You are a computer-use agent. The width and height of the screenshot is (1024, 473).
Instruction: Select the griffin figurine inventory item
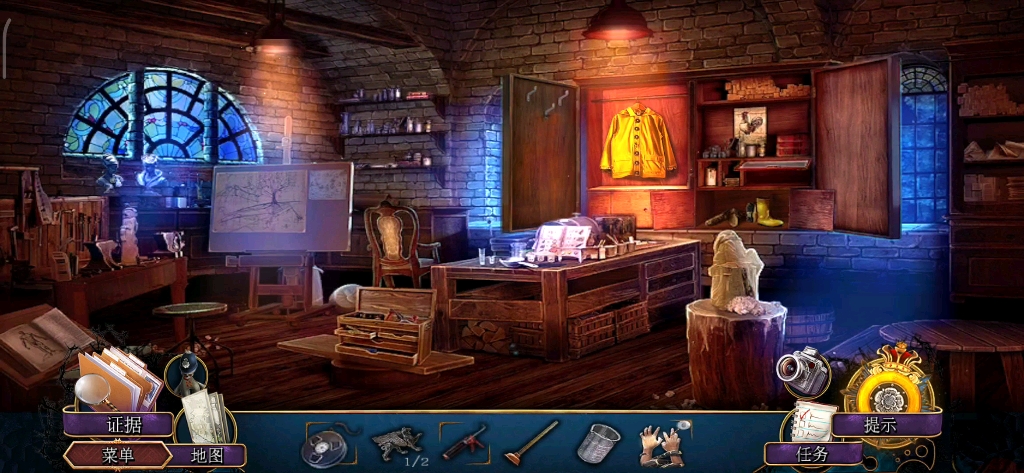pyautogui.click(x=396, y=441)
